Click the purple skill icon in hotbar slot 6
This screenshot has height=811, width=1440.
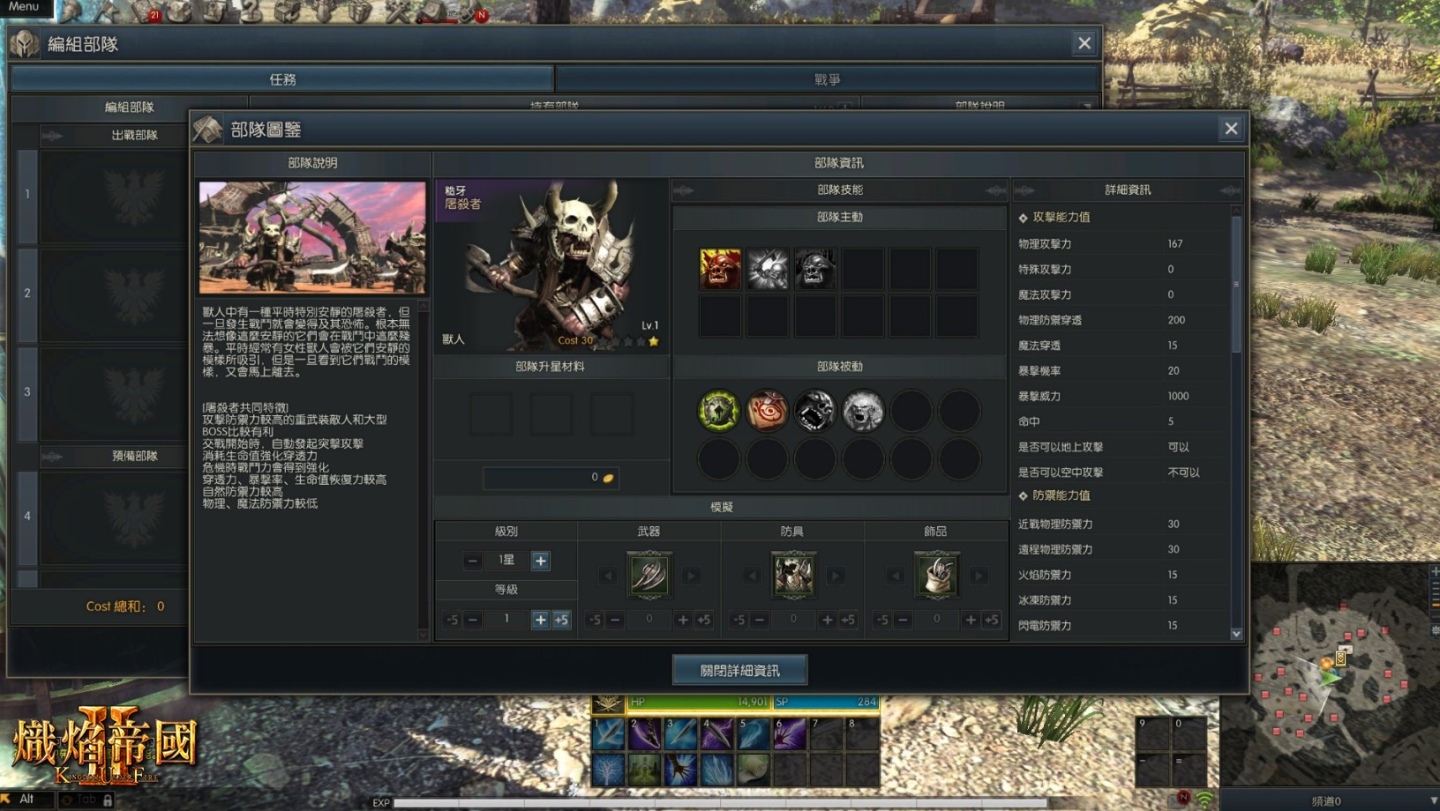pyautogui.click(x=788, y=733)
